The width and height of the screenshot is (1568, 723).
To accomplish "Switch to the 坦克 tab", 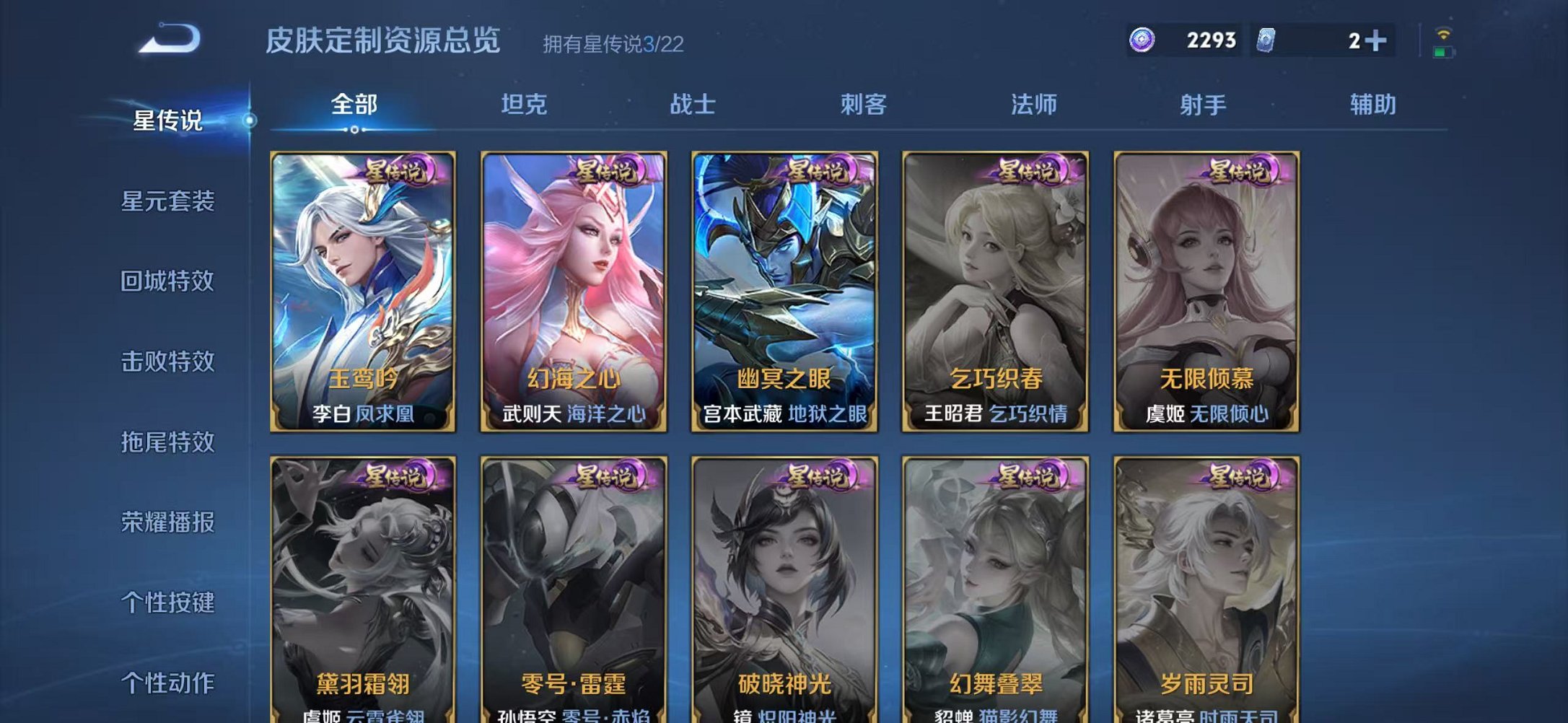I will pyautogui.click(x=525, y=105).
